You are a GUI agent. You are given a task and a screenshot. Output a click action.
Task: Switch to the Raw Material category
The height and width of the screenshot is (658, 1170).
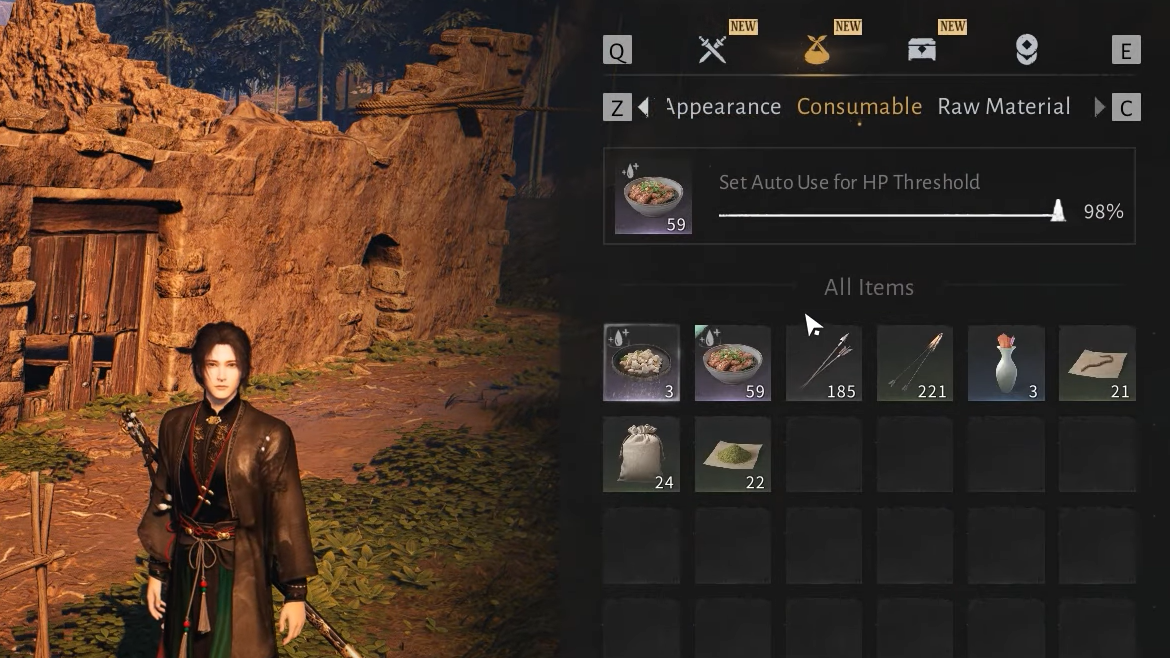(1004, 107)
